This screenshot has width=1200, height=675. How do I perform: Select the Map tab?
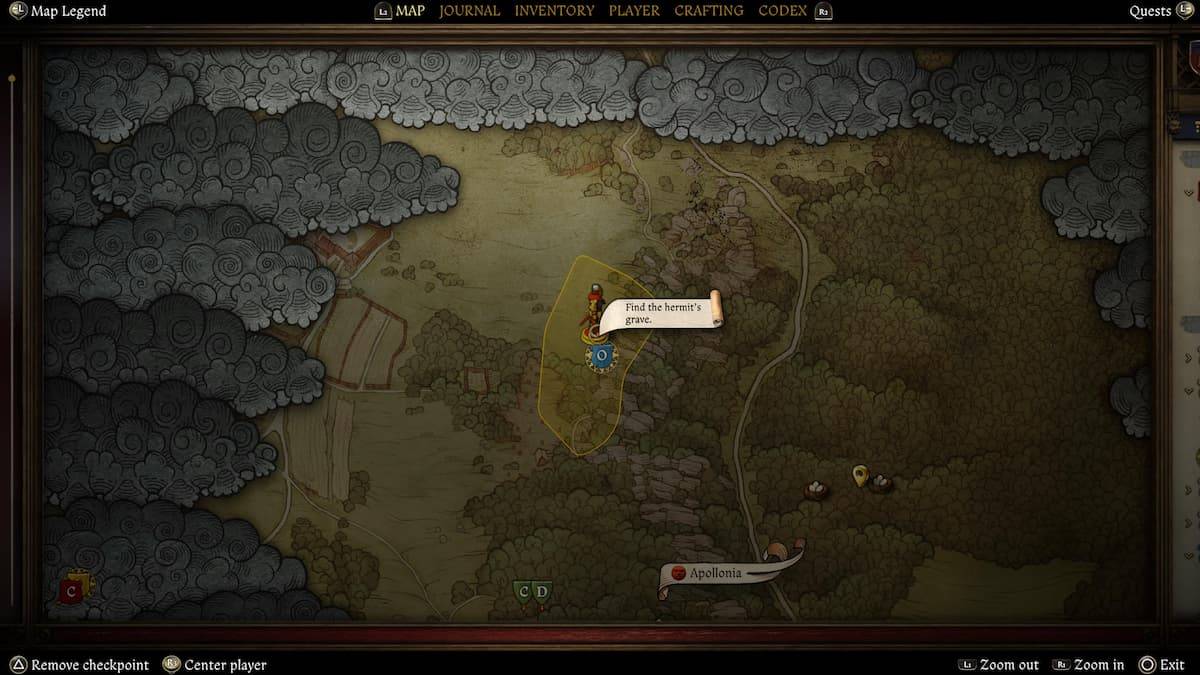pyautogui.click(x=409, y=11)
